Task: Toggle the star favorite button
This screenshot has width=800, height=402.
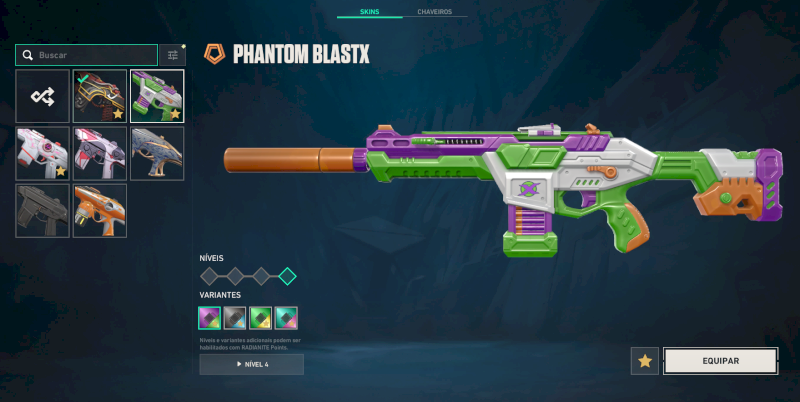Action: [x=644, y=361]
